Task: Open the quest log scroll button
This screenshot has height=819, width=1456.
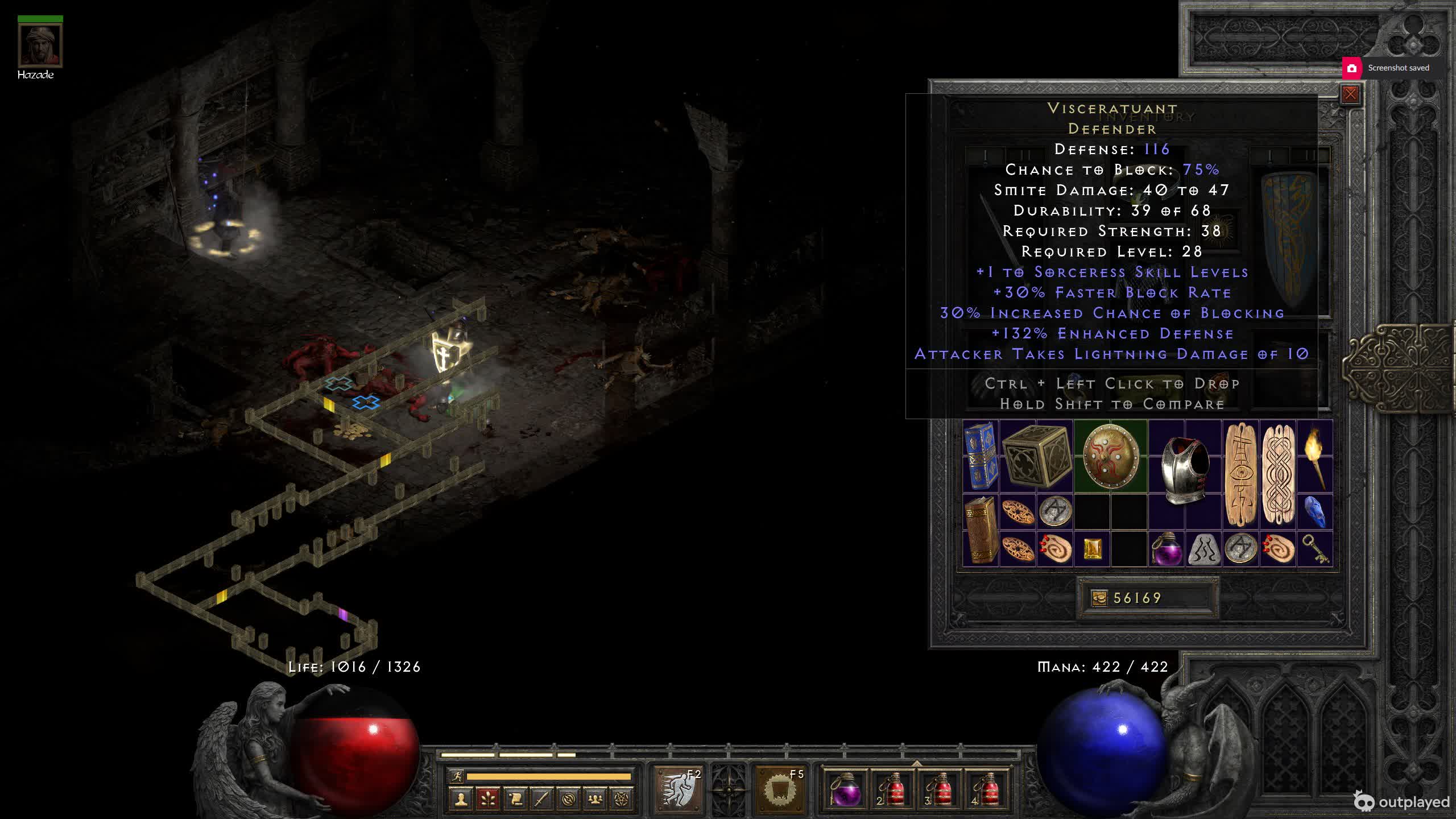Action: click(x=515, y=800)
